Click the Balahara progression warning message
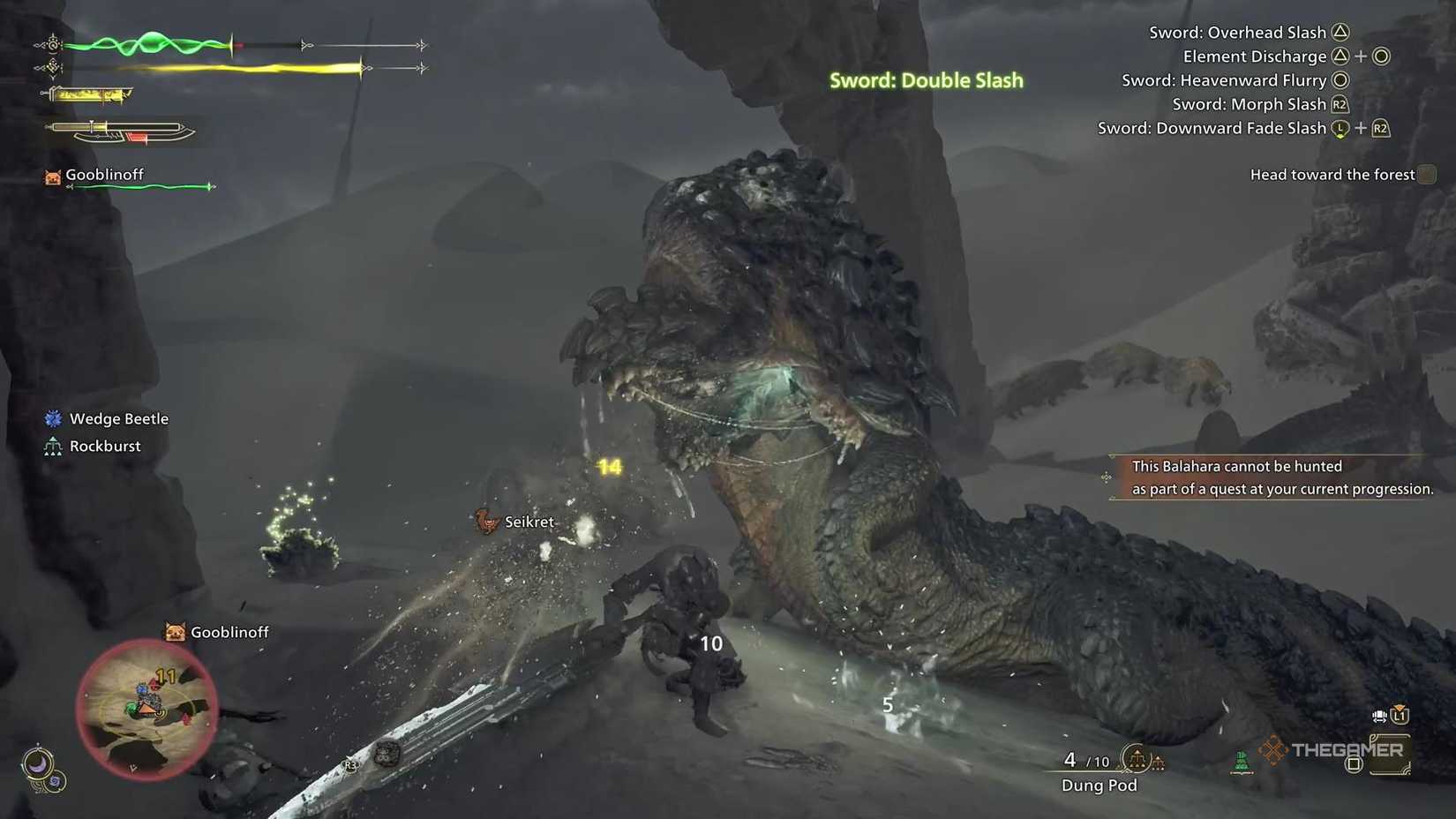1456x819 pixels. [1271, 477]
